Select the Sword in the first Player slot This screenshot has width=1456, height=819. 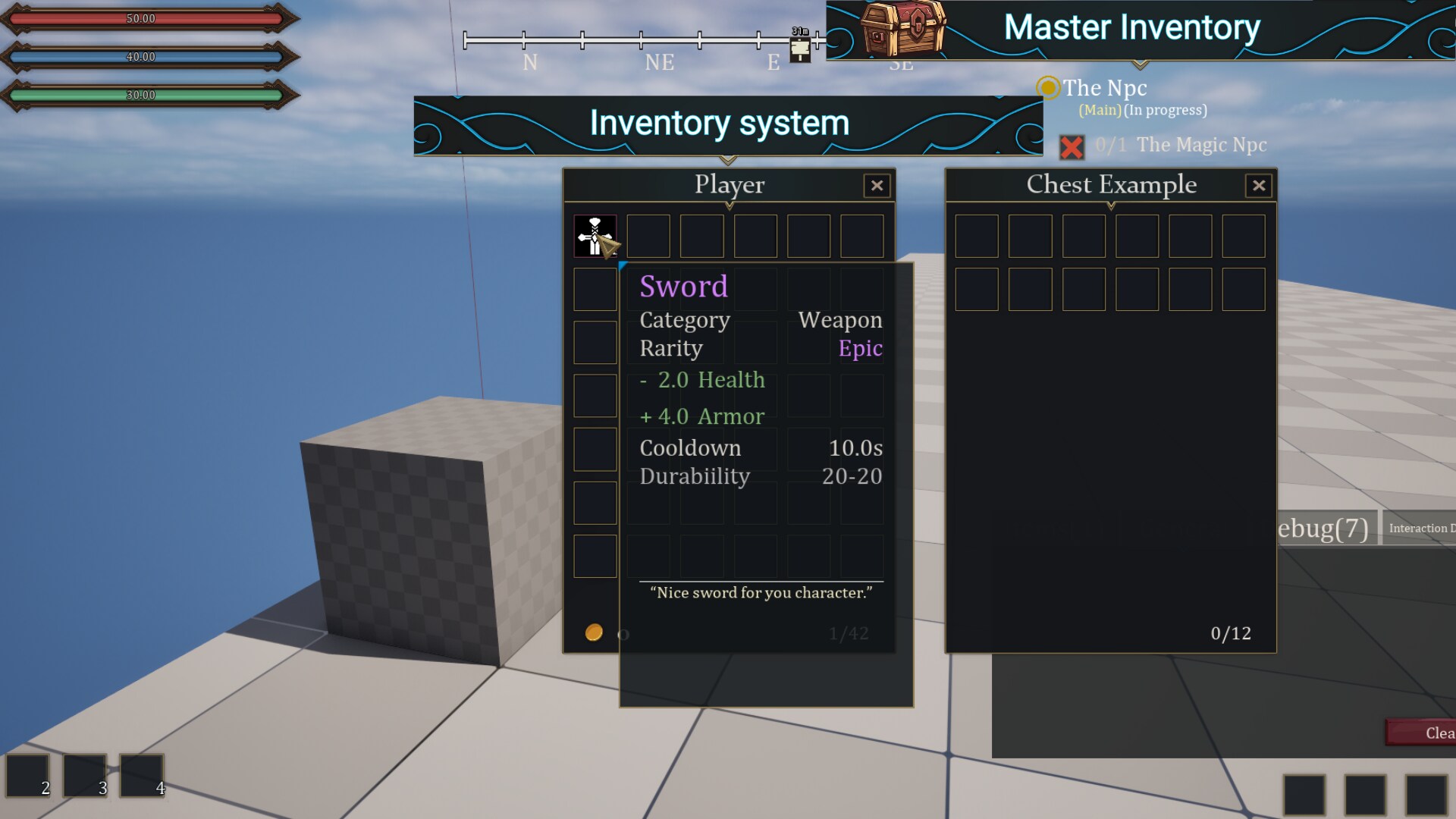[x=595, y=236]
